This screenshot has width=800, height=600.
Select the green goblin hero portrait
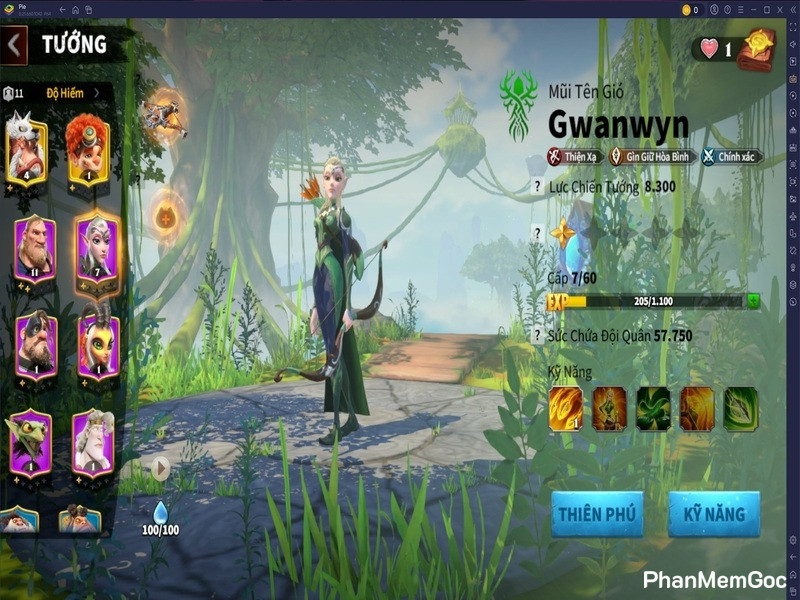click(x=31, y=441)
